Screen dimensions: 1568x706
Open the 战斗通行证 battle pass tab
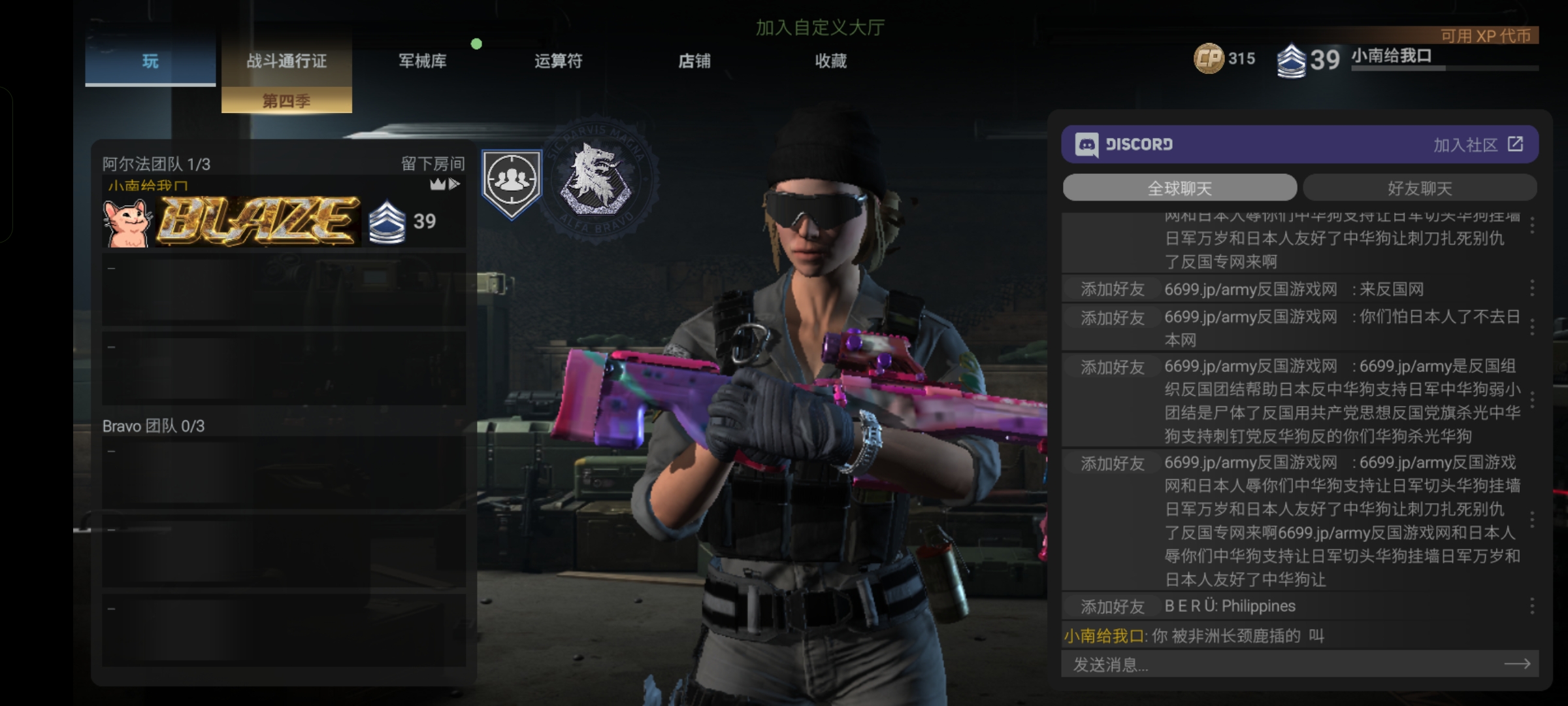pyautogui.click(x=286, y=61)
